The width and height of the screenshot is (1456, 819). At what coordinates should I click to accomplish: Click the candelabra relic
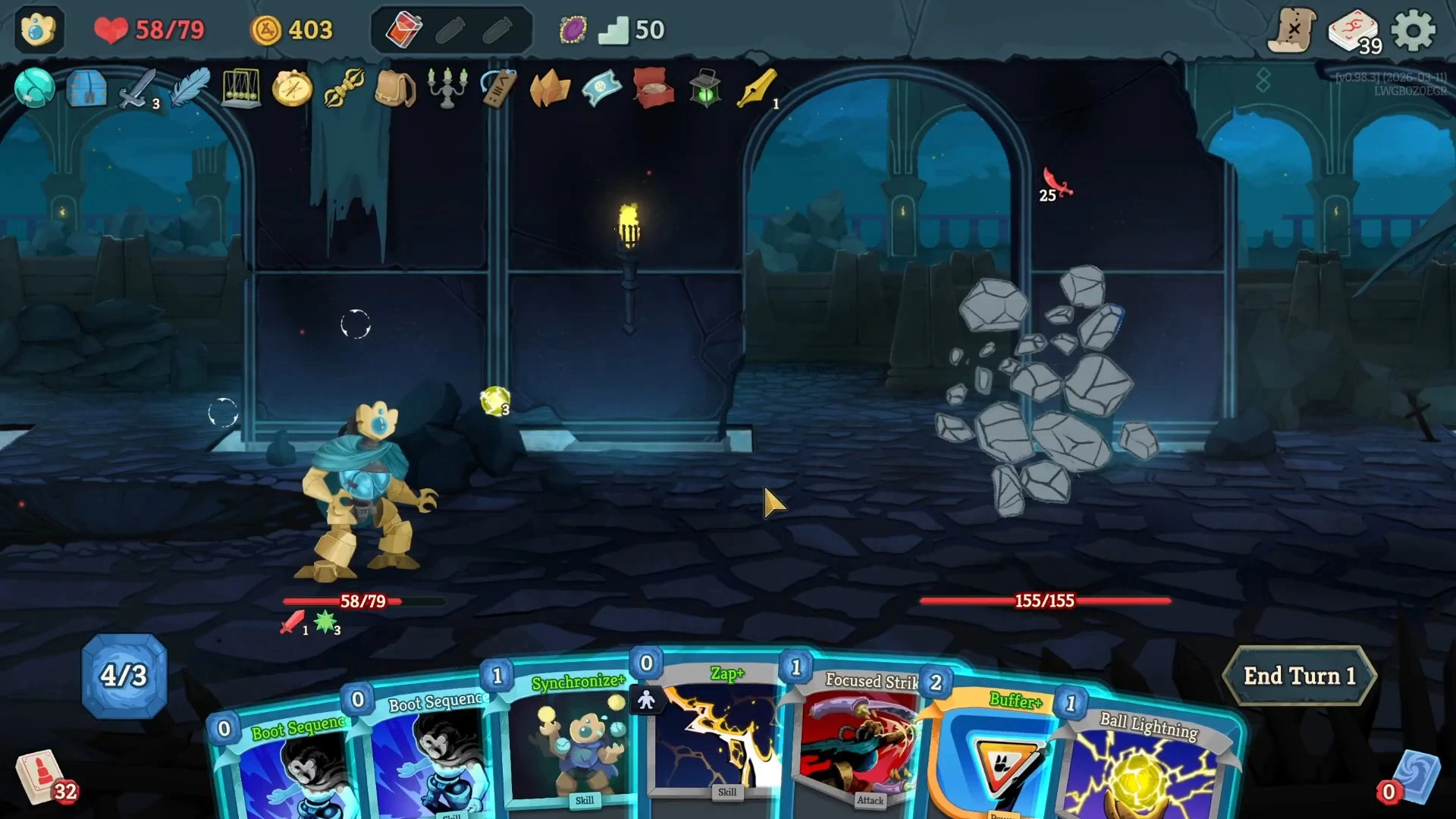[x=447, y=89]
